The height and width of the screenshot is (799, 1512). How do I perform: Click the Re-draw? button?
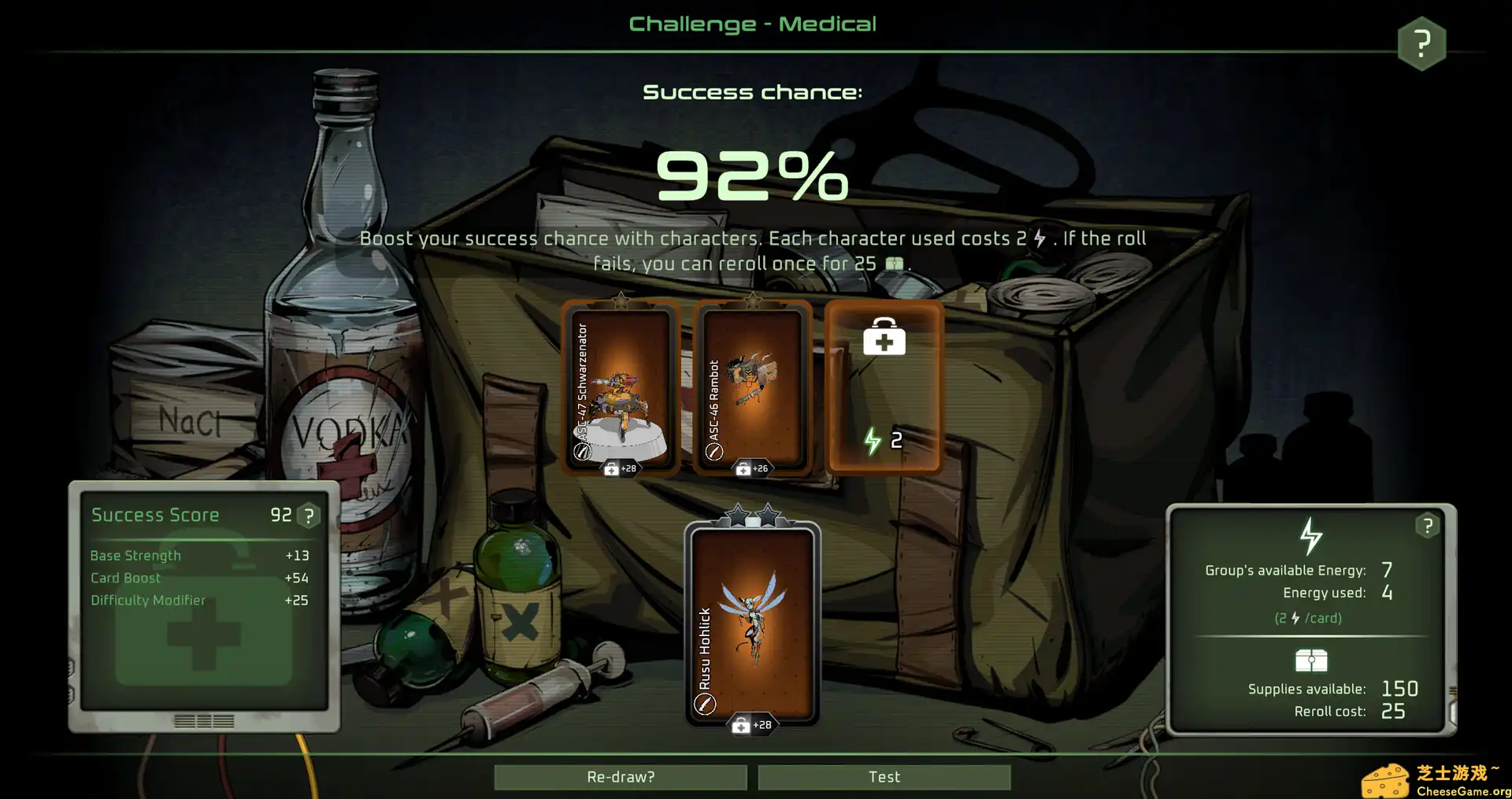coord(621,777)
